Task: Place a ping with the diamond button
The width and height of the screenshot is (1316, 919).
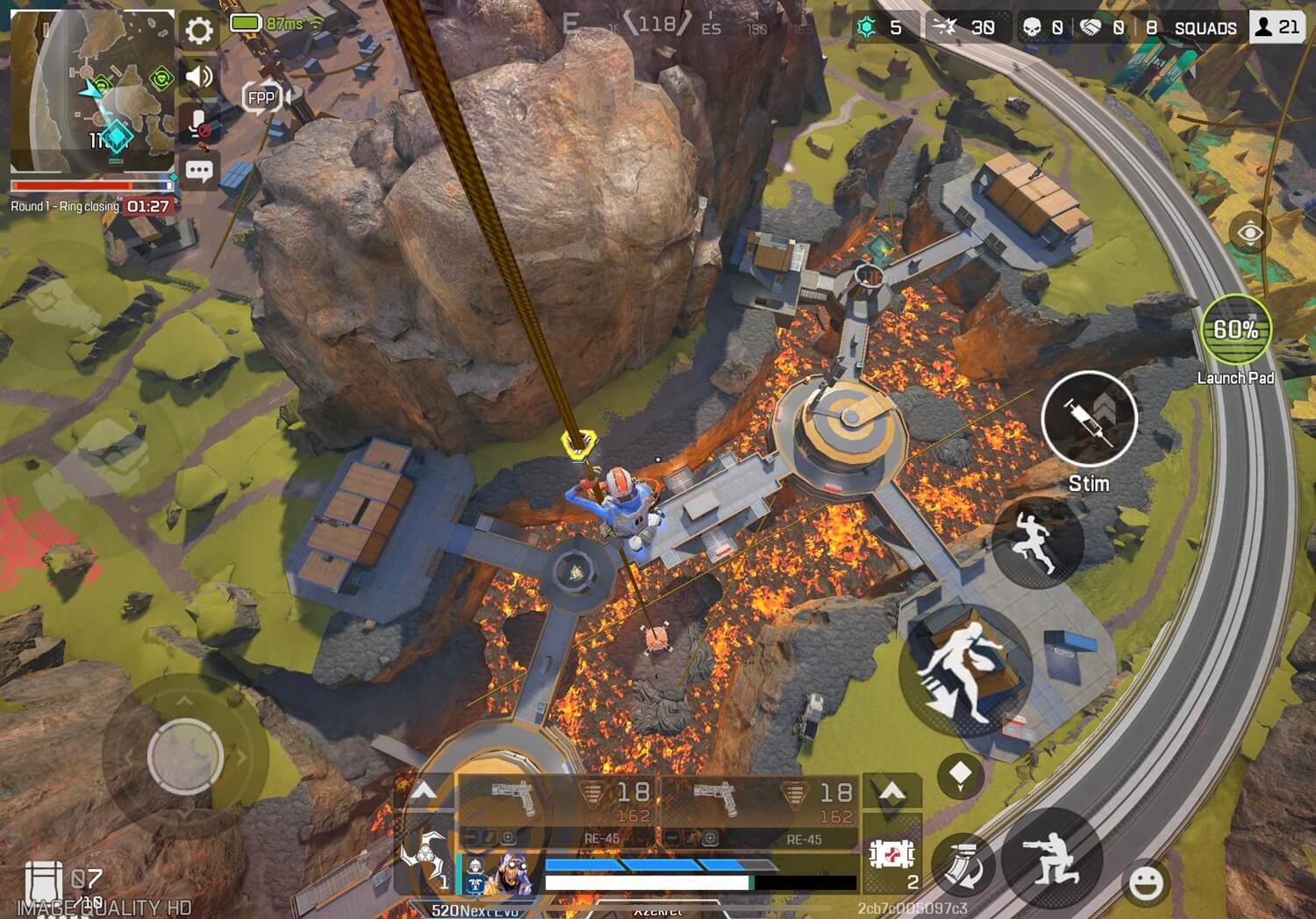Action: (960, 775)
